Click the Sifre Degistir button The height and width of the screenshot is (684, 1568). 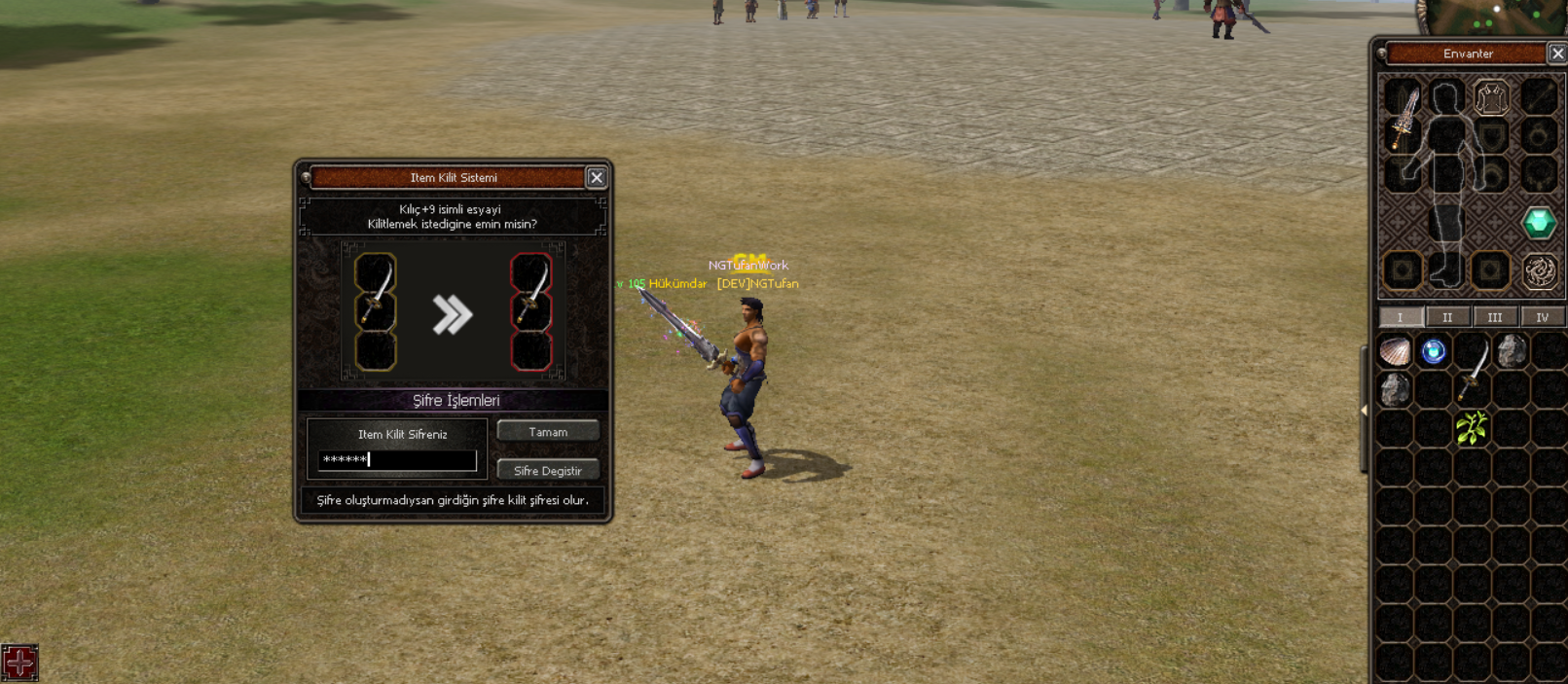547,470
